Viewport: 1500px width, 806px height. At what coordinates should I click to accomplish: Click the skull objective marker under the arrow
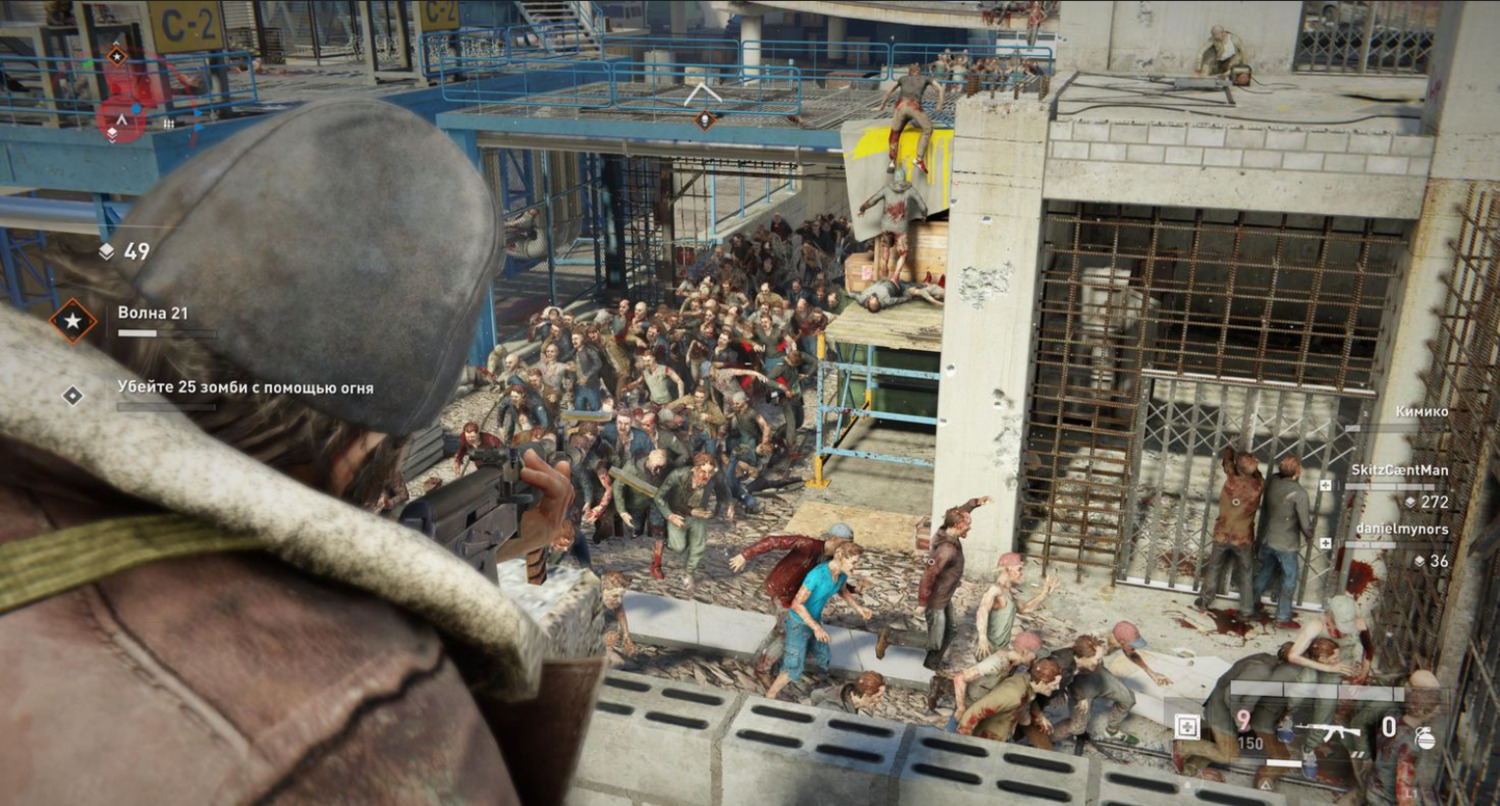[x=705, y=120]
